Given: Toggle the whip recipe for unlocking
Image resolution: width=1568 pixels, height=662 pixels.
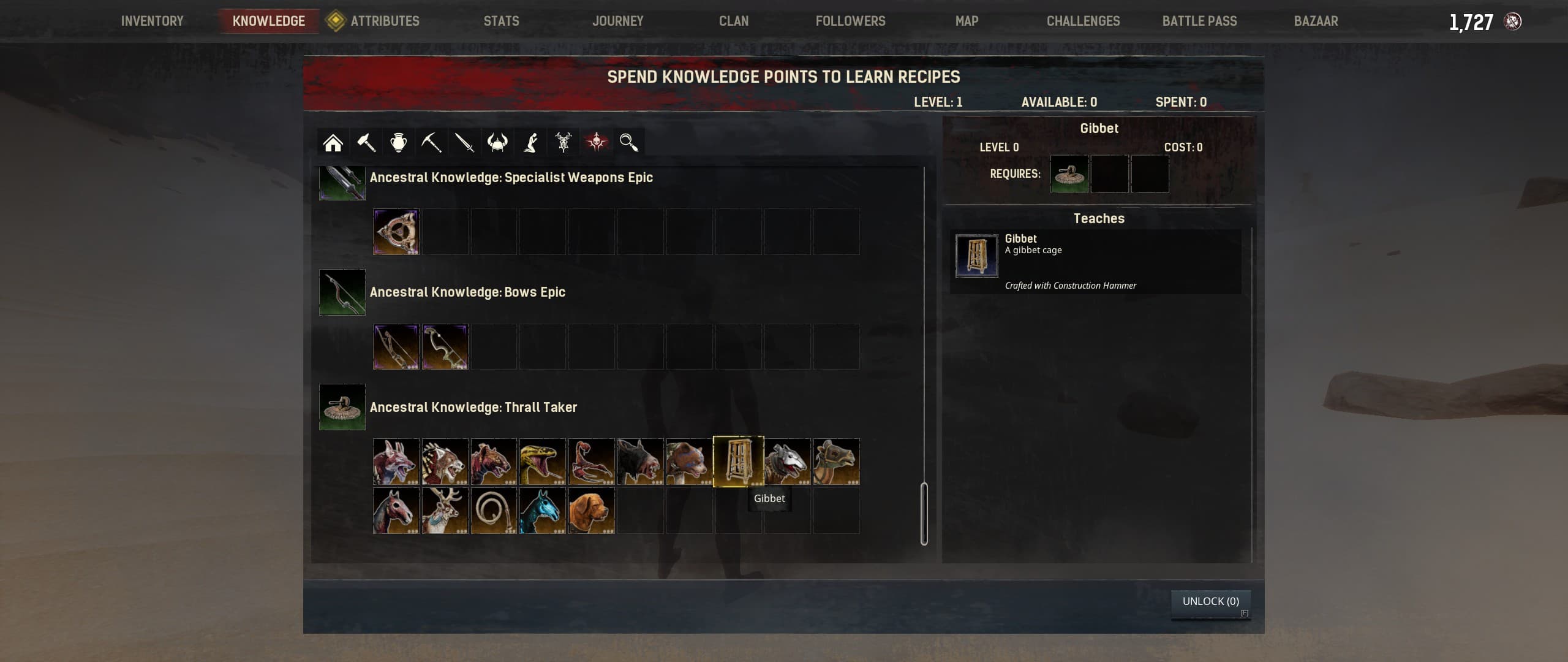Looking at the screenshot, I should pos(494,511).
